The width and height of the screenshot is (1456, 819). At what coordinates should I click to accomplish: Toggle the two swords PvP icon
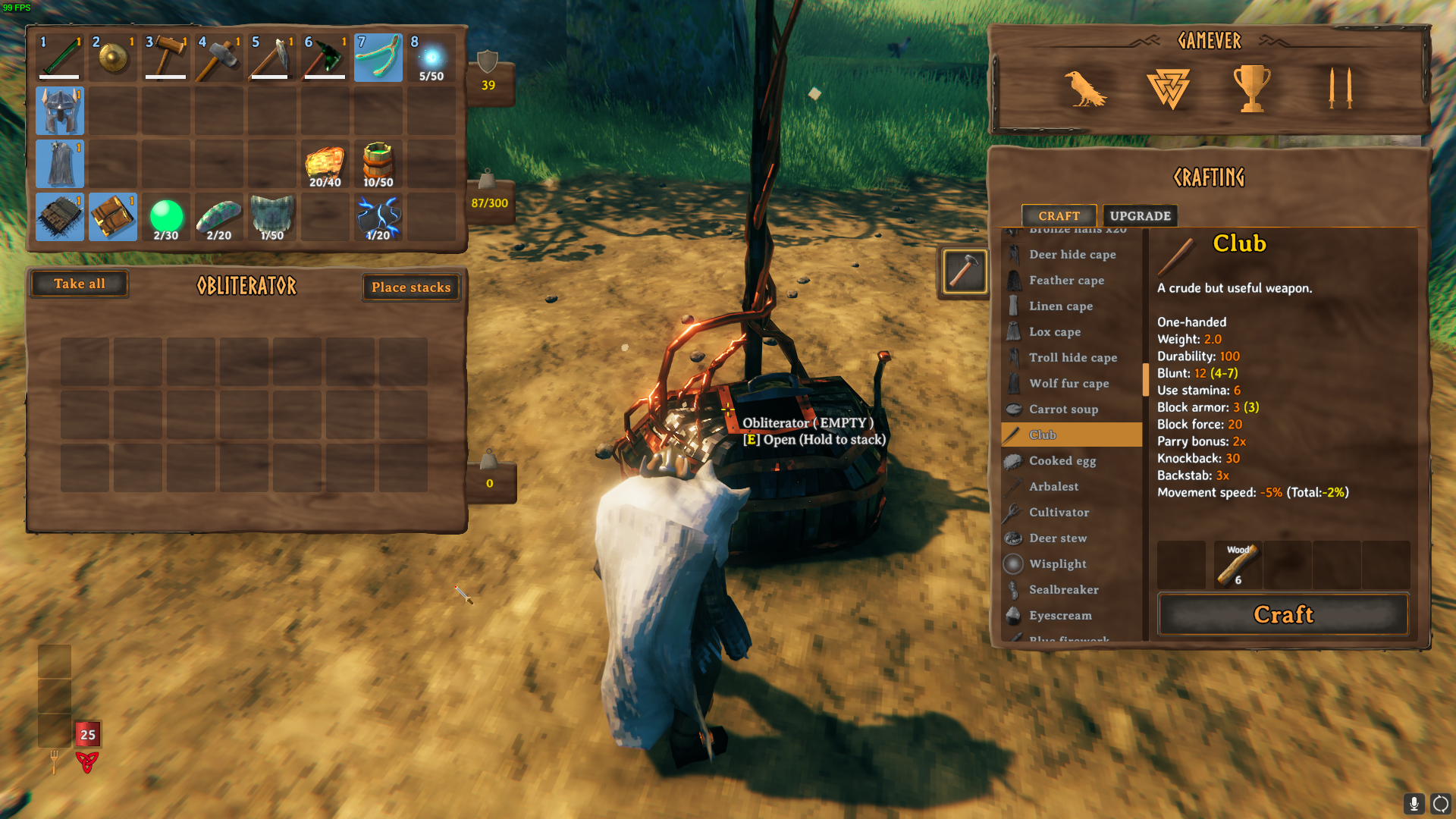point(1340,89)
